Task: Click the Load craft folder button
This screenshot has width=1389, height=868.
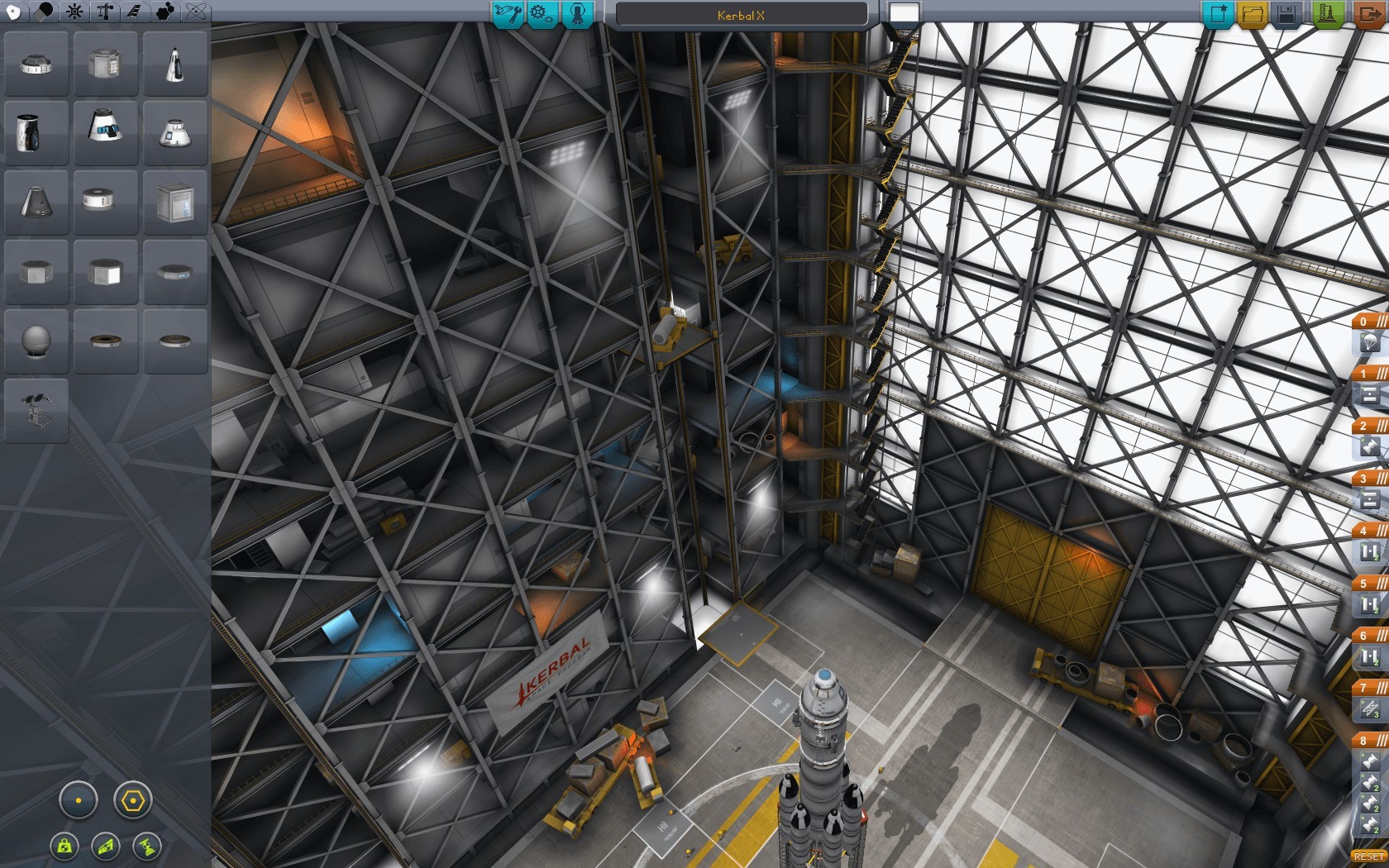Action: (1253, 13)
